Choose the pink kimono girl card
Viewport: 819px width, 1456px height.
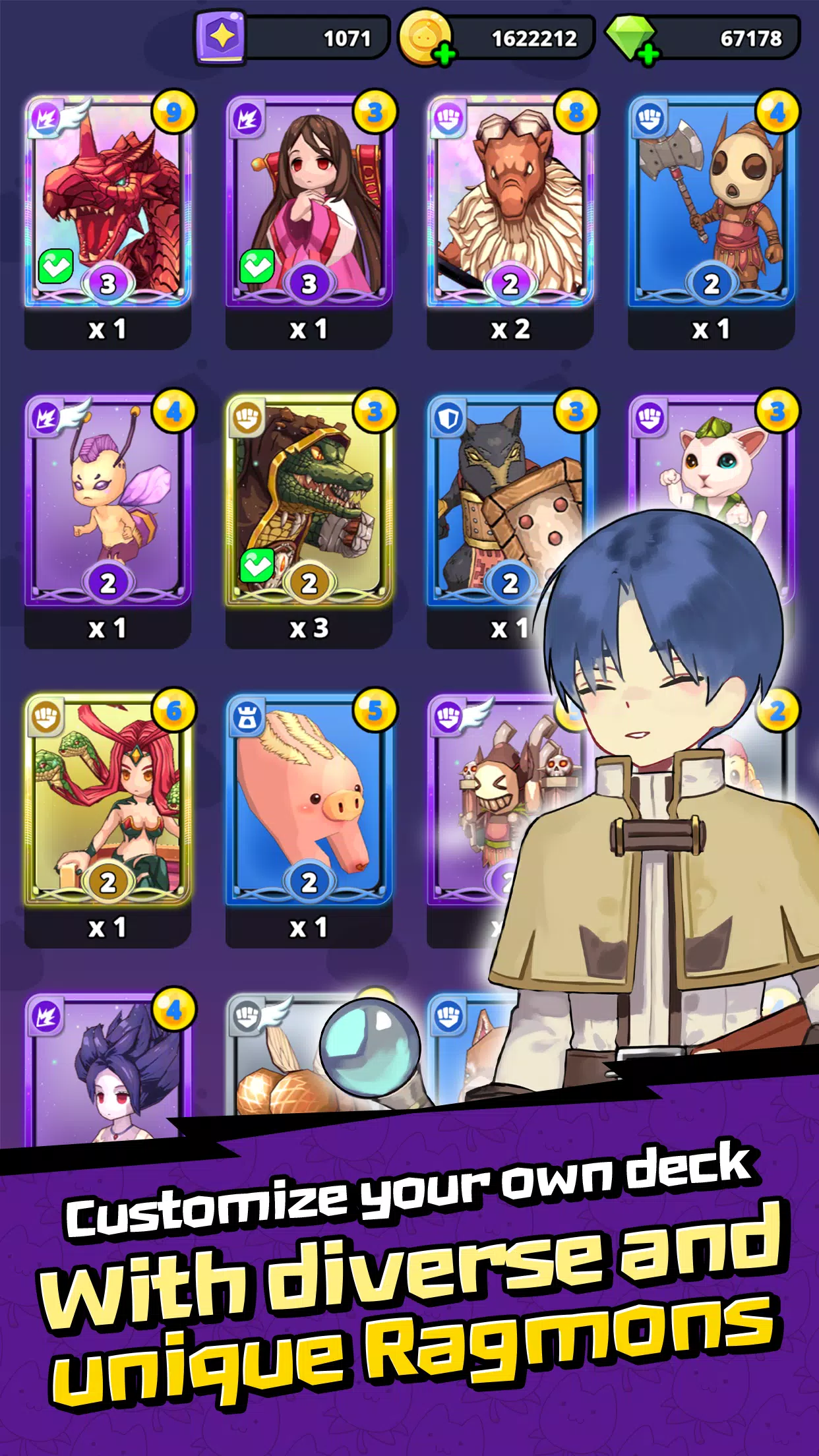point(309,201)
